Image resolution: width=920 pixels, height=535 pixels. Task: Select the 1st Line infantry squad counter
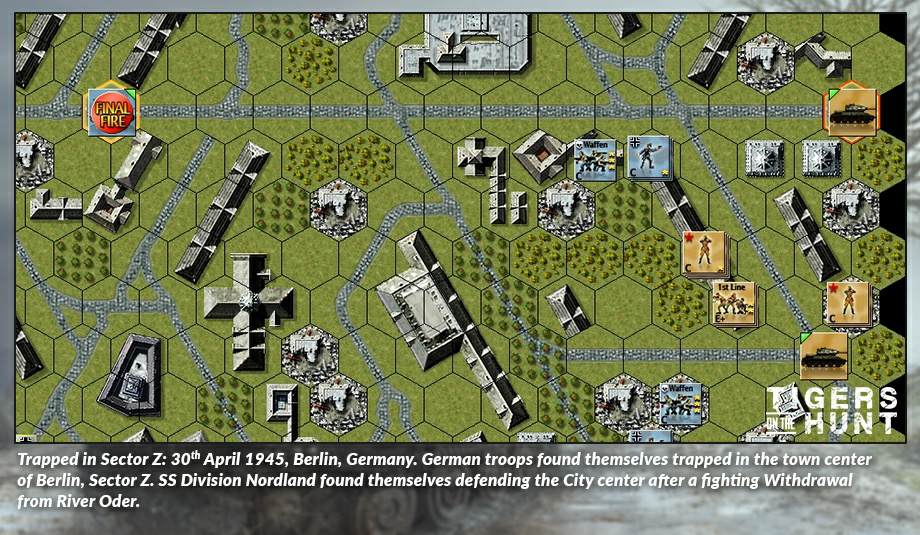[x=735, y=304]
